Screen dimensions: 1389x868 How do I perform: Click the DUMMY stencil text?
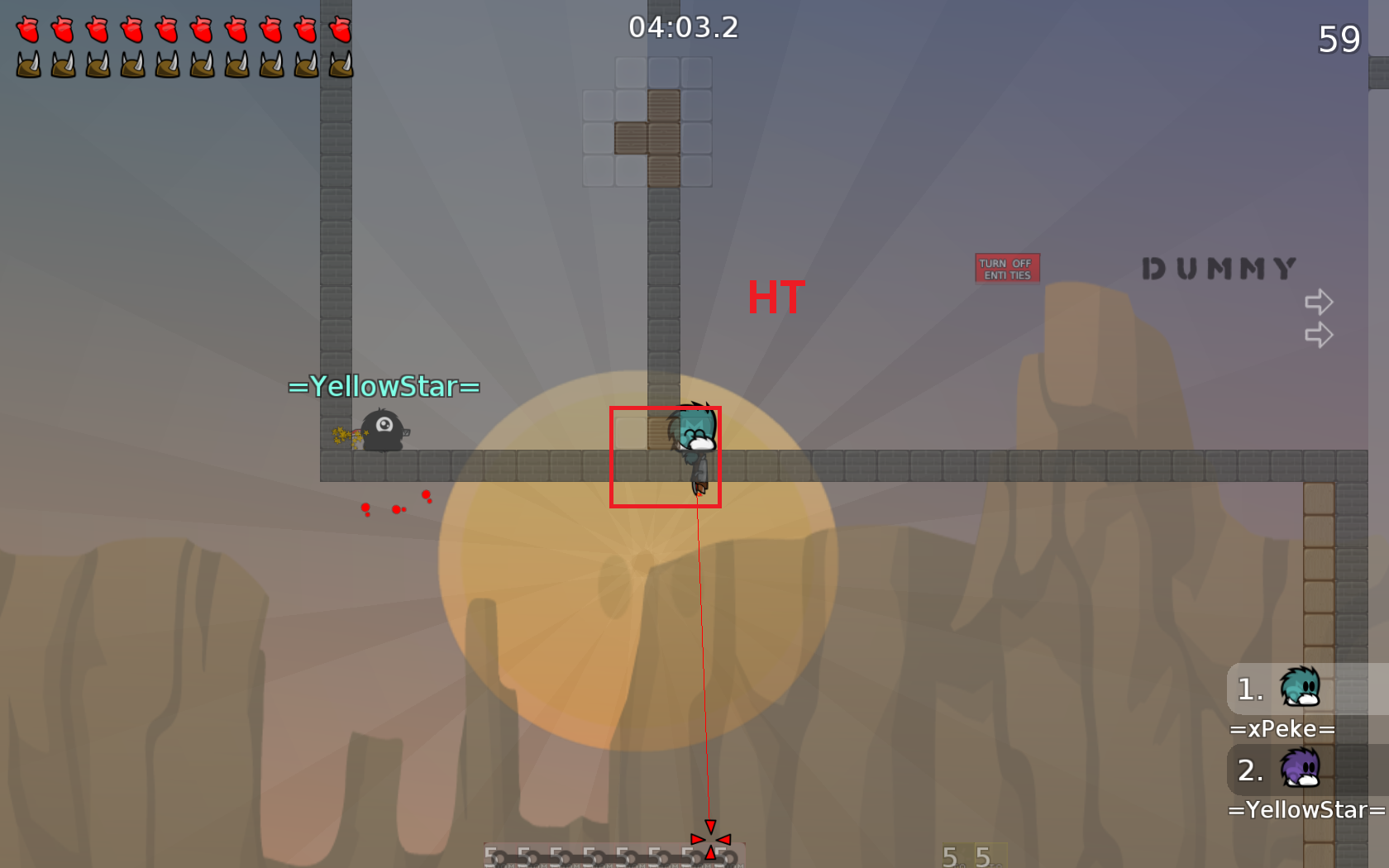[x=1217, y=269]
